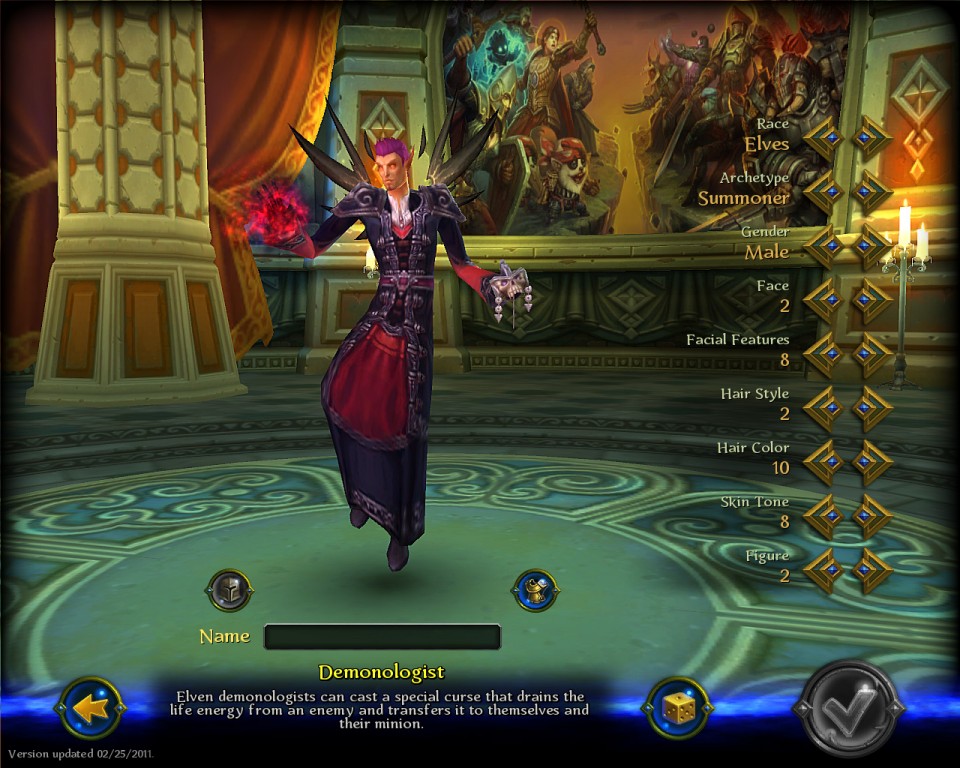Switch to previous Archetype
This screenshot has height=768, width=960.
[x=824, y=192]
